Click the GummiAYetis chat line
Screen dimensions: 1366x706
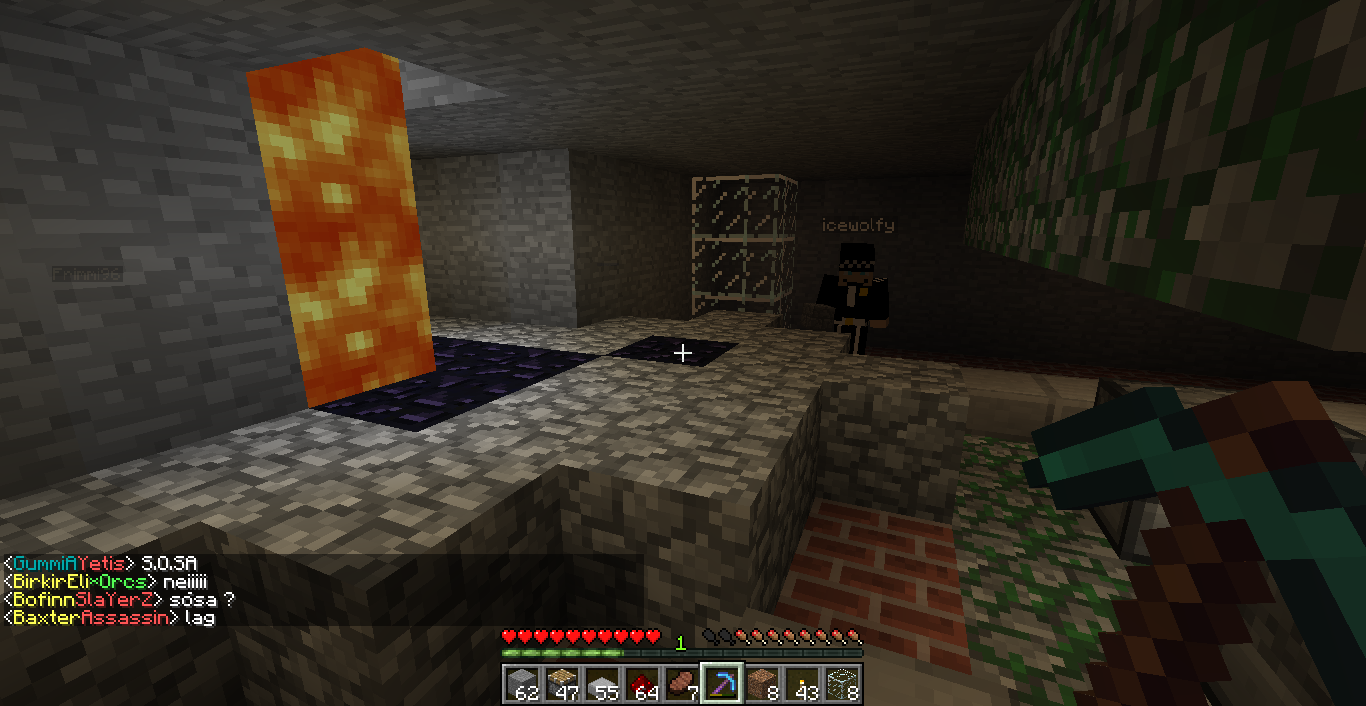pyautogui.click(x=100, y=564)
